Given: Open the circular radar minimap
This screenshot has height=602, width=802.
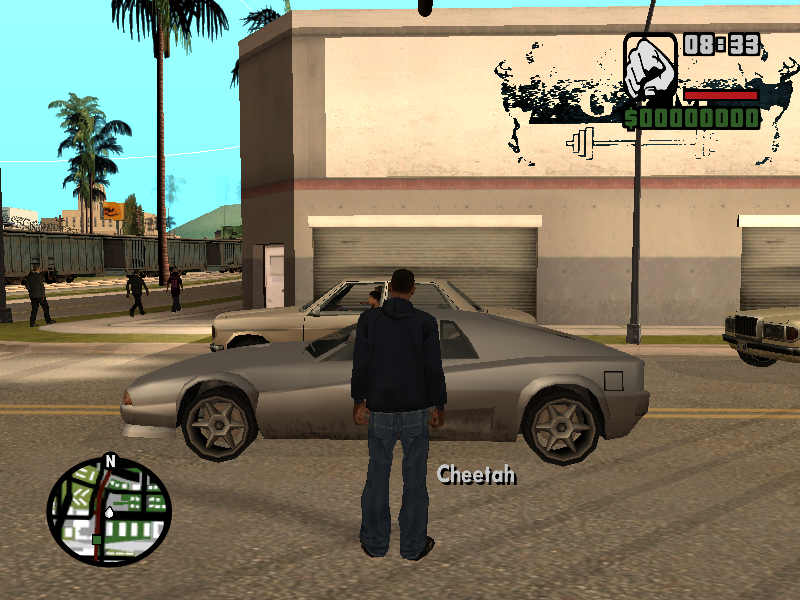Looking at the screenshot, I should point(109,512).
